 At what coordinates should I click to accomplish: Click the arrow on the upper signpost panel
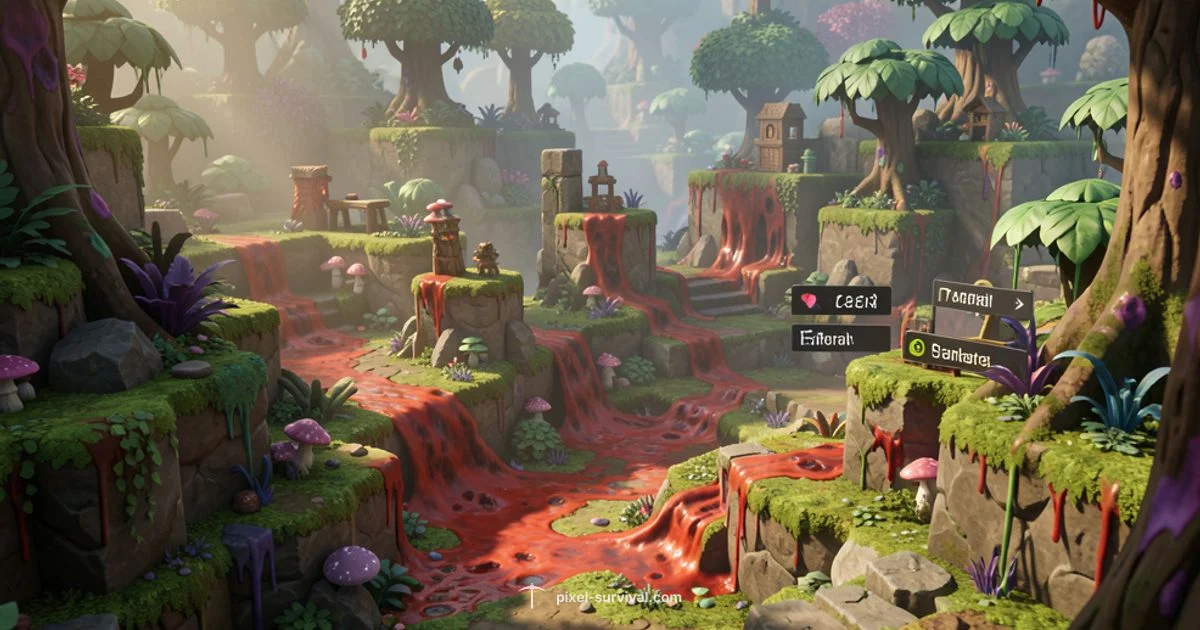[x=1019, y=302]
